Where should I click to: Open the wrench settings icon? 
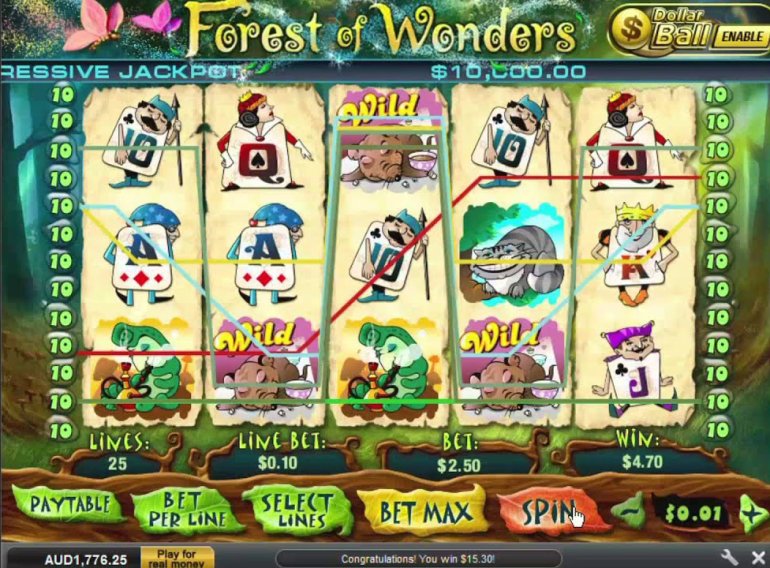click(729, 556)
